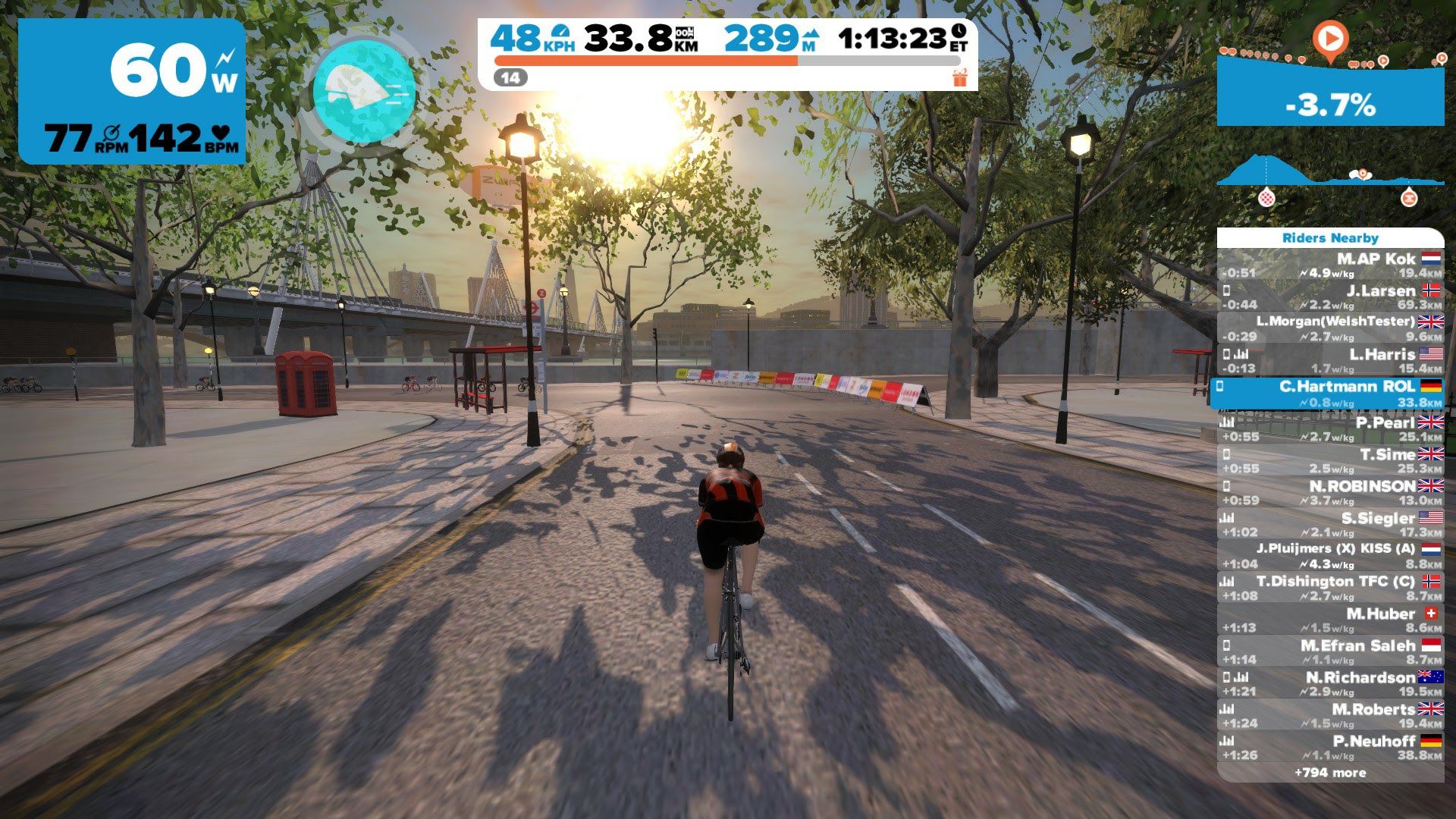
Task: Choose M.Huber in the rider list
Action: [1330, 620]
